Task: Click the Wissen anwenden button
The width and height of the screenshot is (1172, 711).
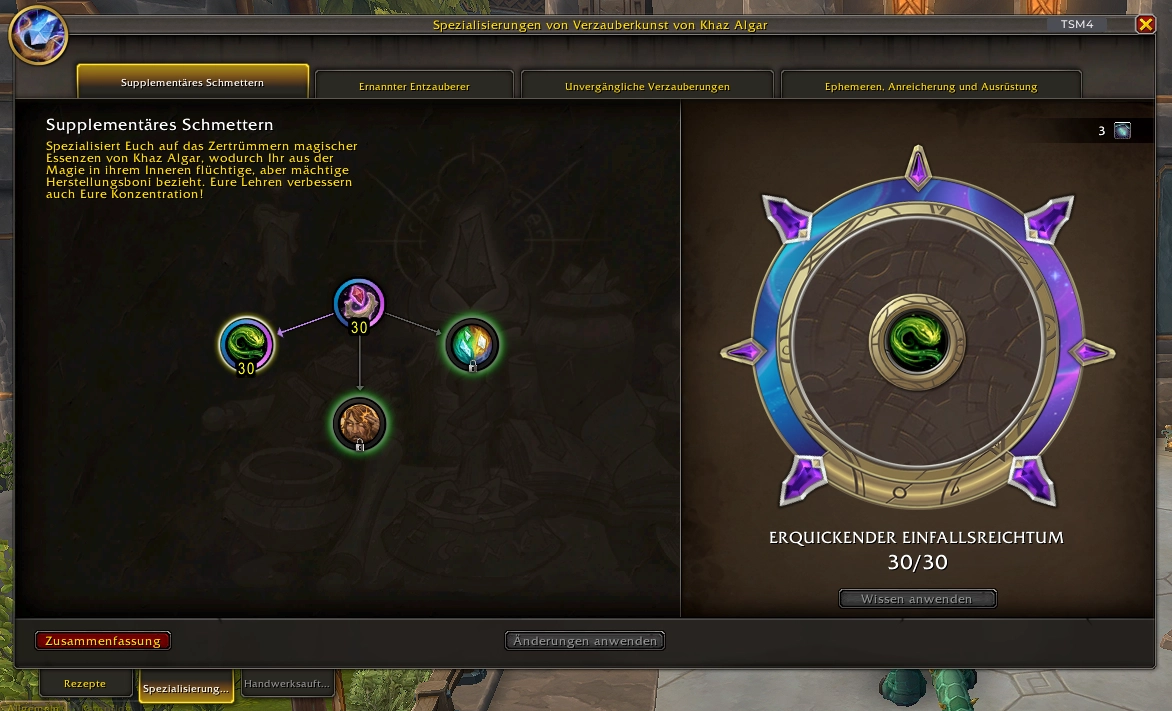Action: pyautogui.click(x=917, y=599)
